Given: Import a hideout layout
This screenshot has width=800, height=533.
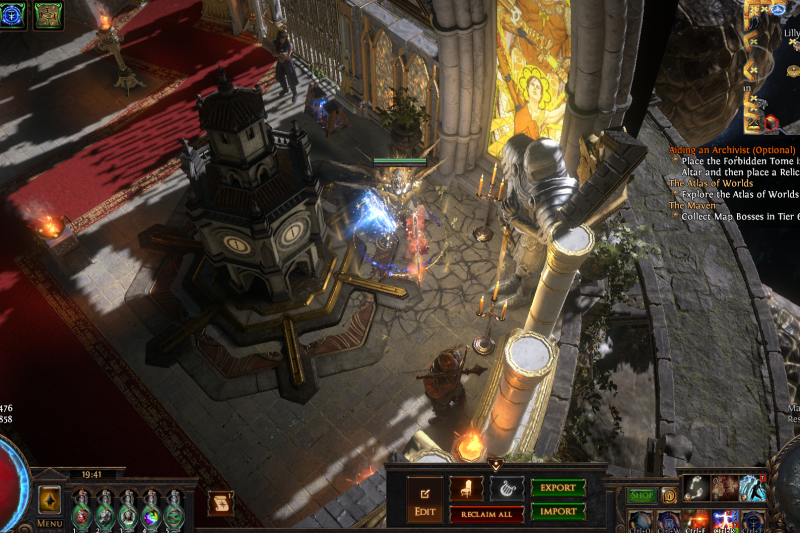Looking at the screenshot, I should pos(557,511).
